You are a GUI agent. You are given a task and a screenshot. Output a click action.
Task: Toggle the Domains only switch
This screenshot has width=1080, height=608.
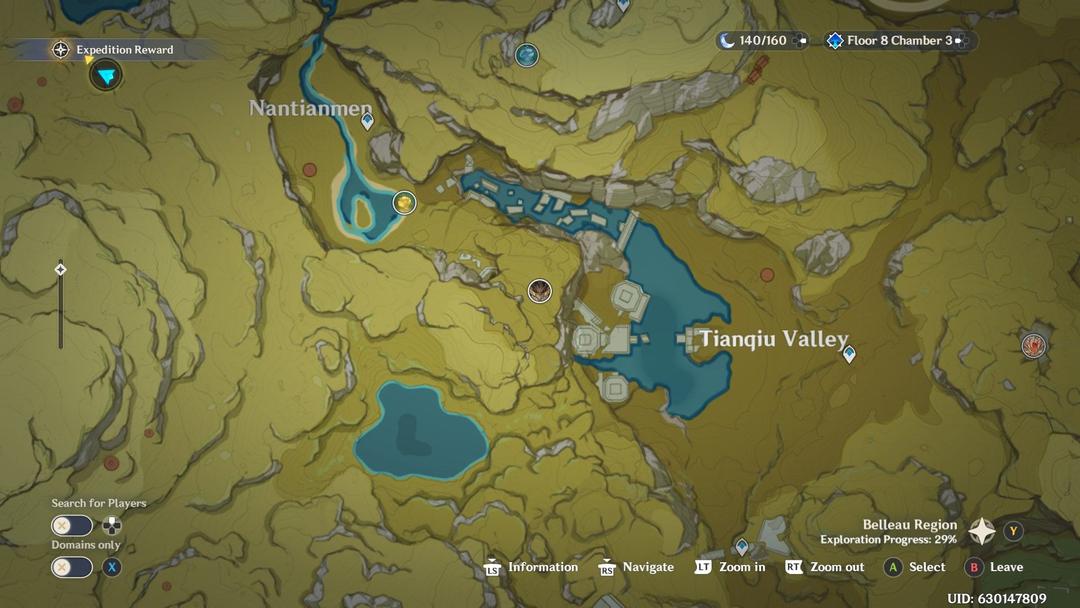[72, 567]
